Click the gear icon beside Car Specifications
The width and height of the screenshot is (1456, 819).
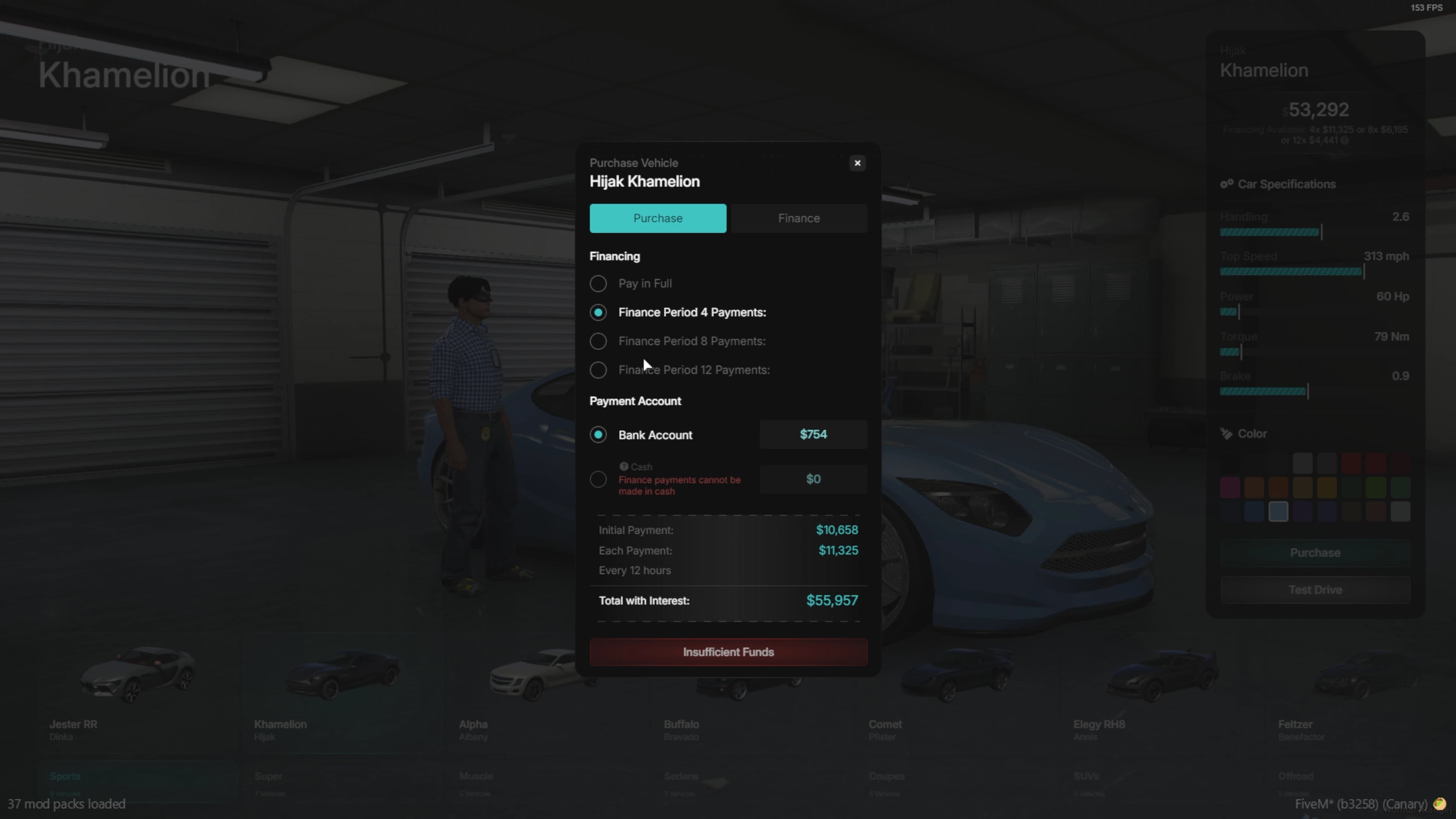point(1227,184)
